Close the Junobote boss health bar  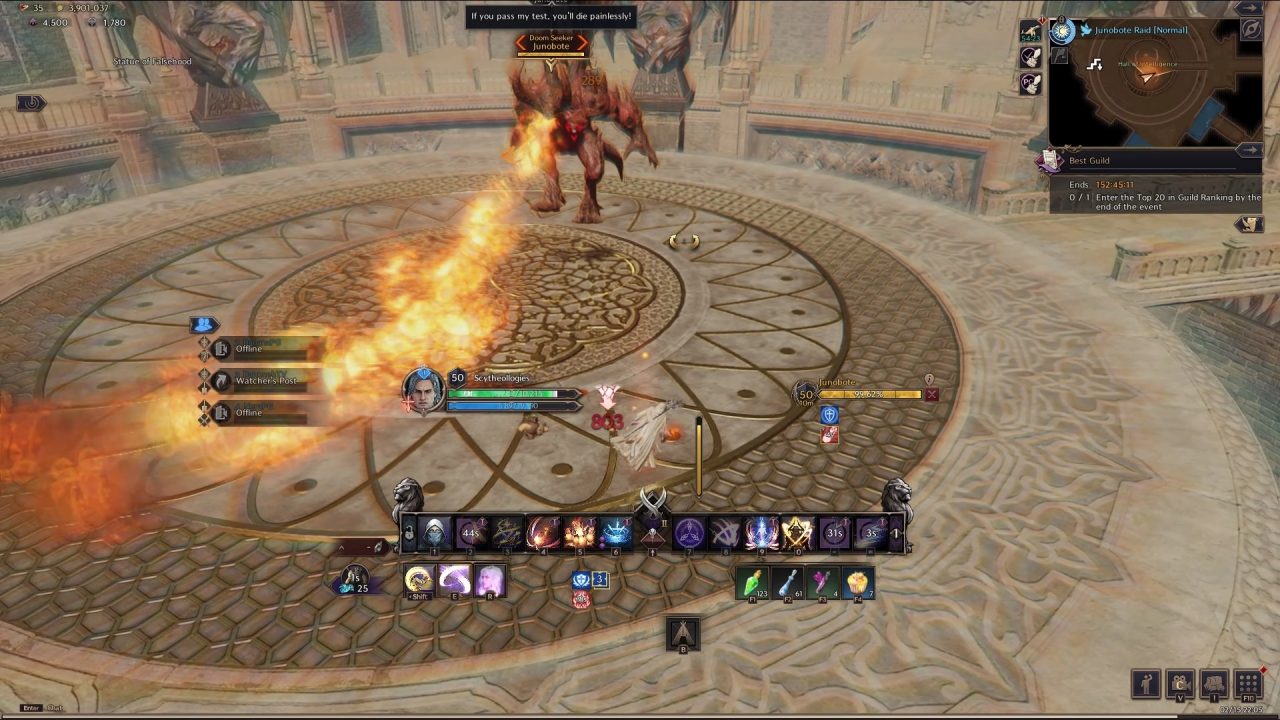(x=932, y=395)
